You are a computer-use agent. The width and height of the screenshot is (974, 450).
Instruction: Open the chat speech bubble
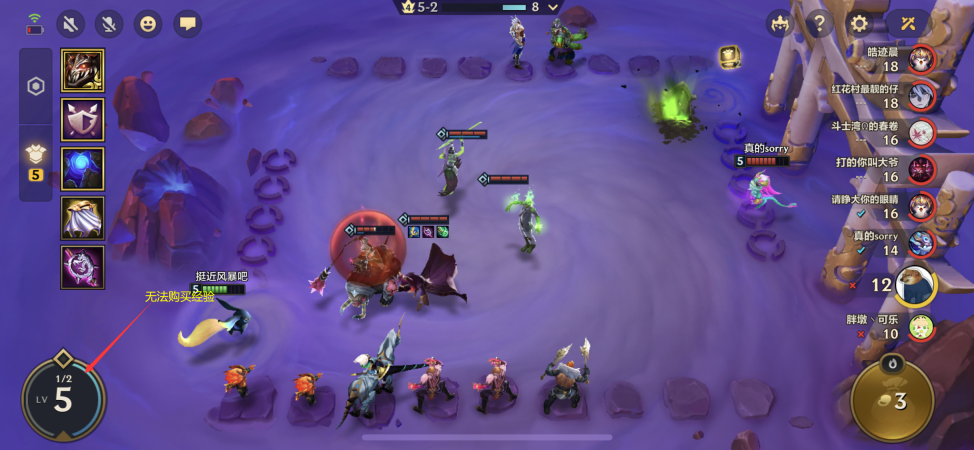point(187,23)
